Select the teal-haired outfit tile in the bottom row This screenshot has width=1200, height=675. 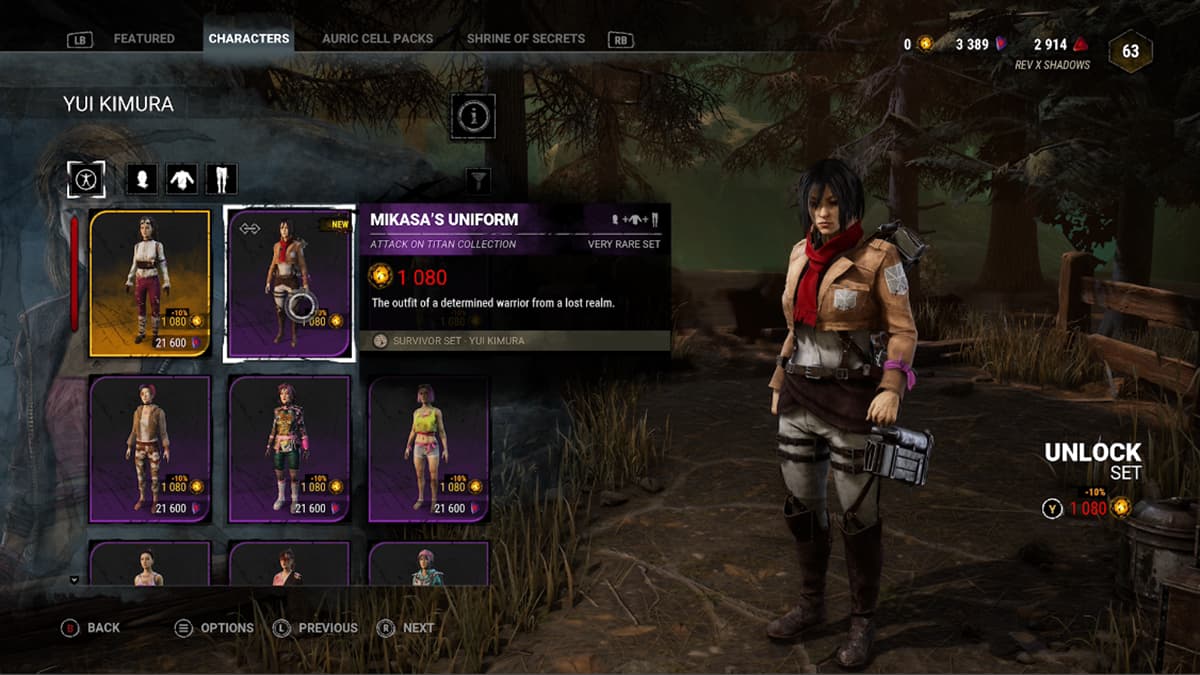point(429,564)
